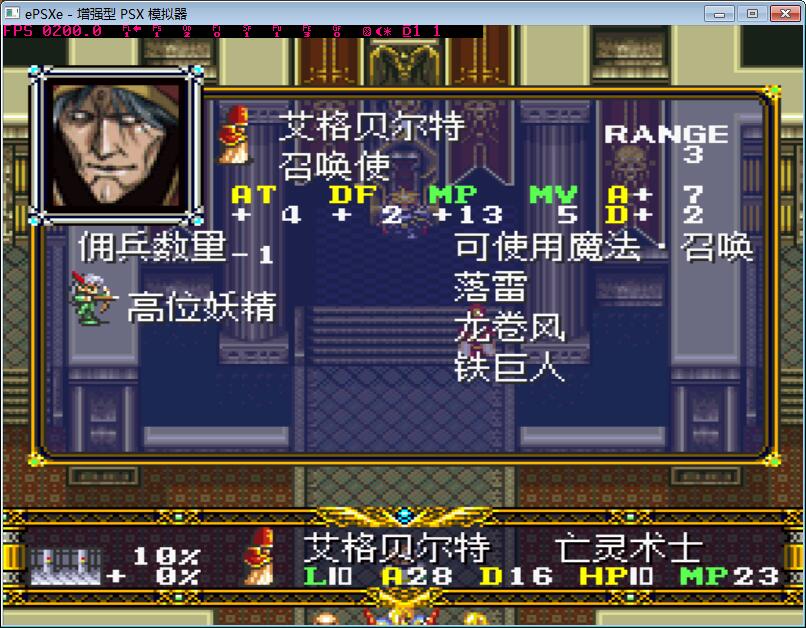This screenshot has width=806, height=628.
Task: Select the 落雷 spell entry
Action: point(490,287)
